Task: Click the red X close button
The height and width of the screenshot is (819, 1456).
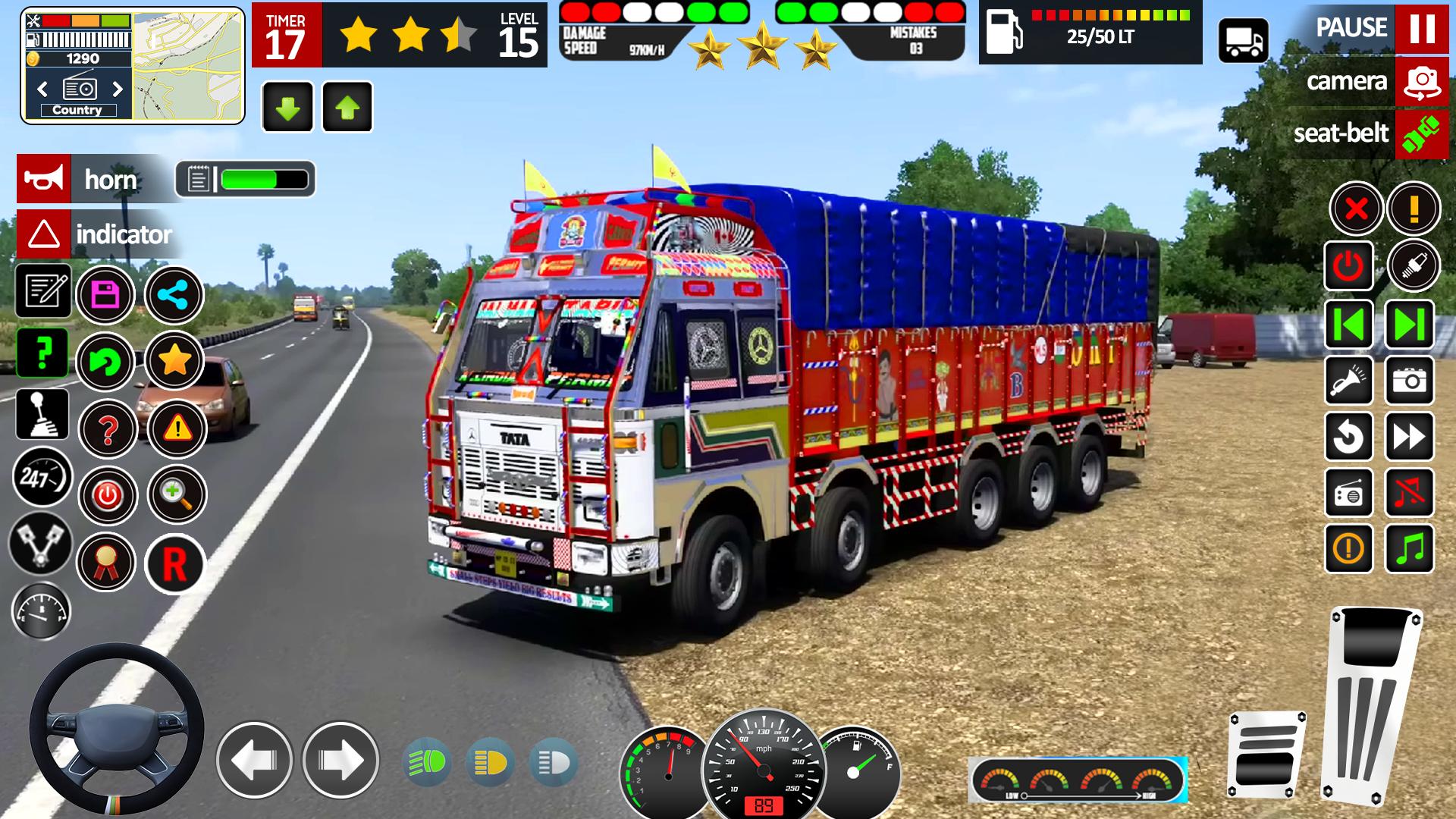Action: click(x=1356, y=208)
